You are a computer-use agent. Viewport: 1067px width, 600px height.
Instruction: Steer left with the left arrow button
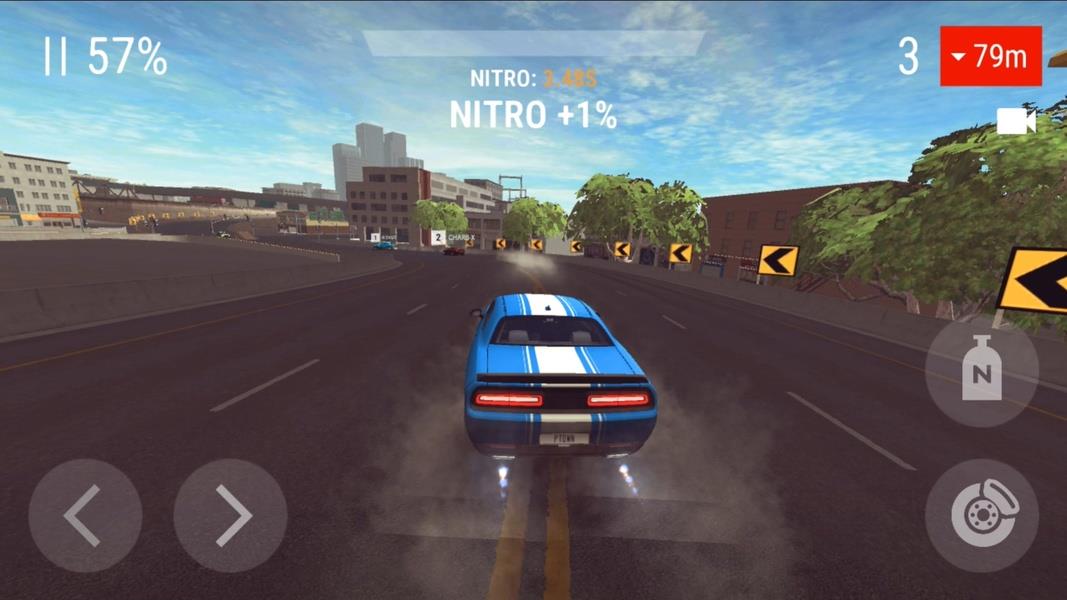[85, 516]
